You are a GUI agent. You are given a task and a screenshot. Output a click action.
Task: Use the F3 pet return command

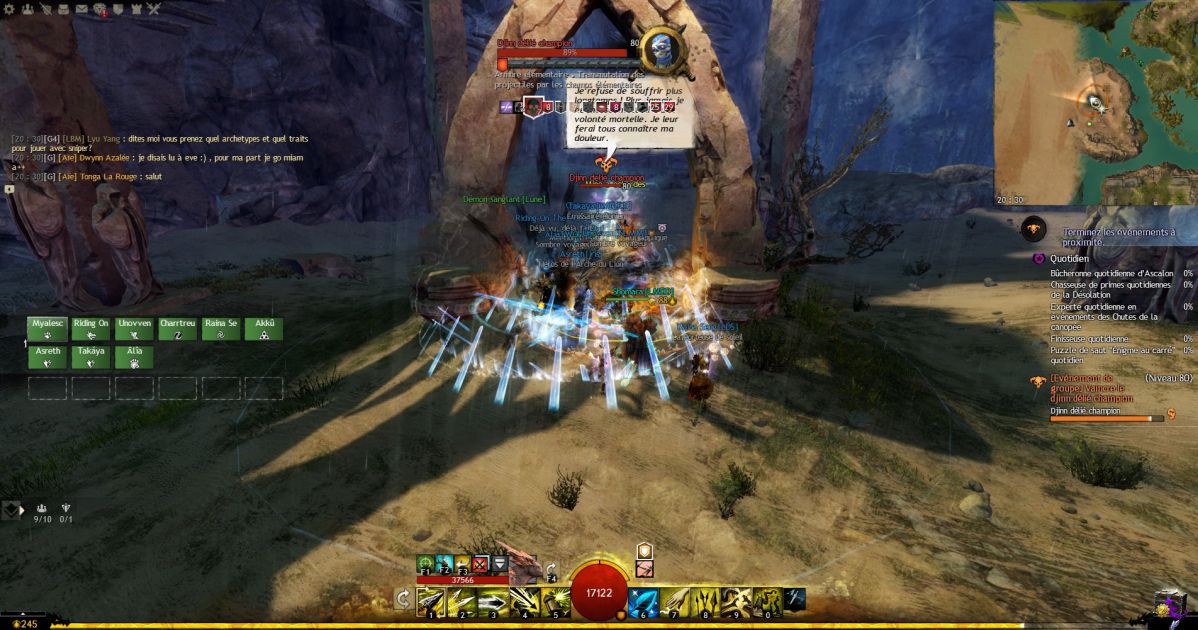[x=462, y=565]
